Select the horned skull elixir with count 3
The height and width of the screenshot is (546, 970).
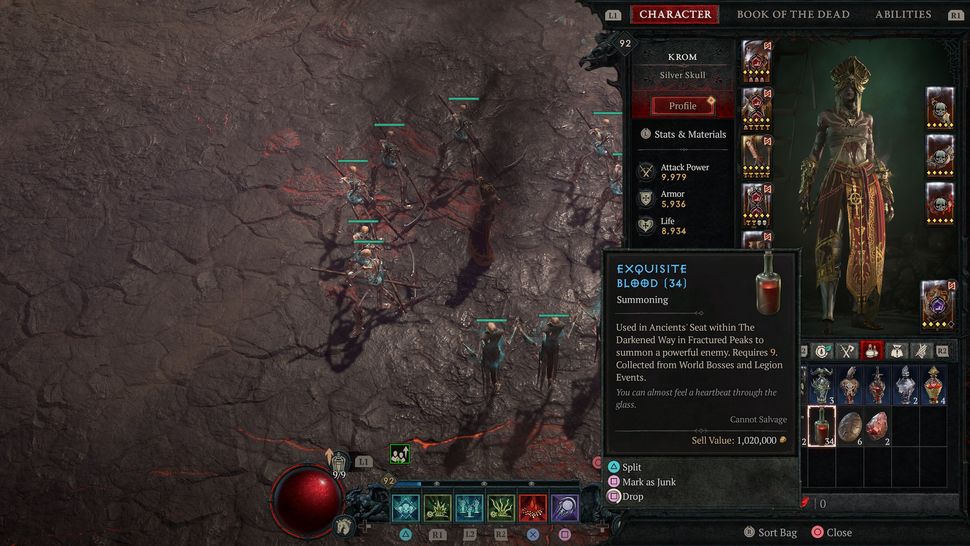(821, 385)
